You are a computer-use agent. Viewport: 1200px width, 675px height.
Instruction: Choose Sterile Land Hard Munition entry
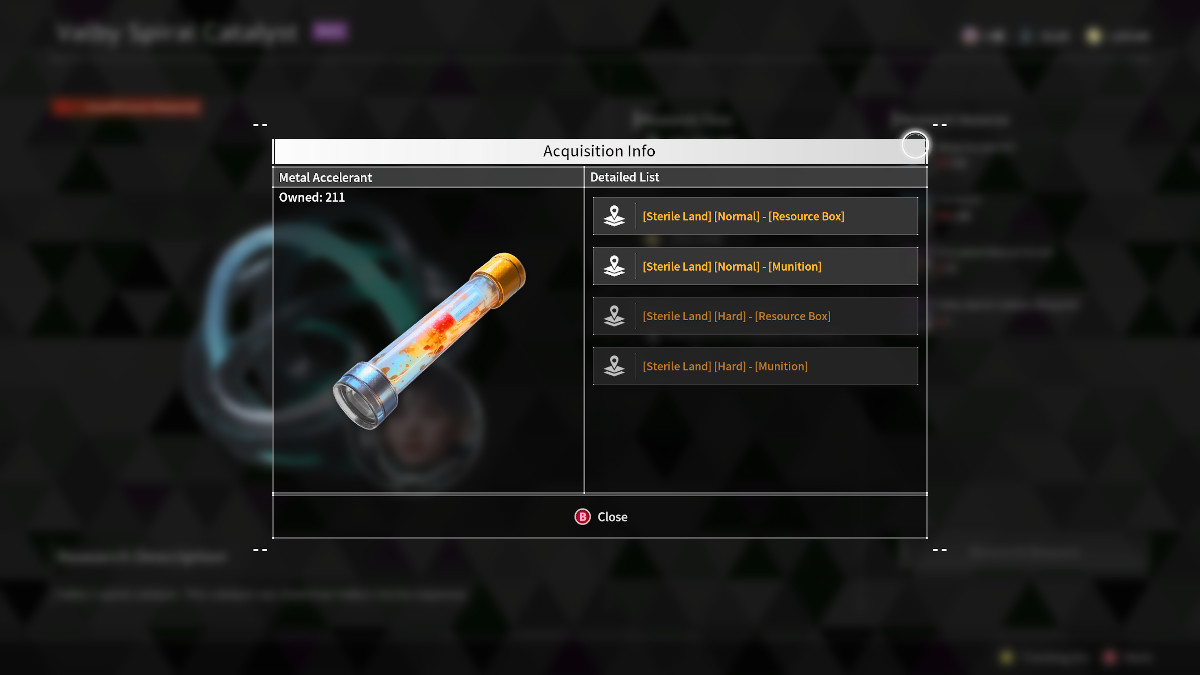click(x=755, y=366)
